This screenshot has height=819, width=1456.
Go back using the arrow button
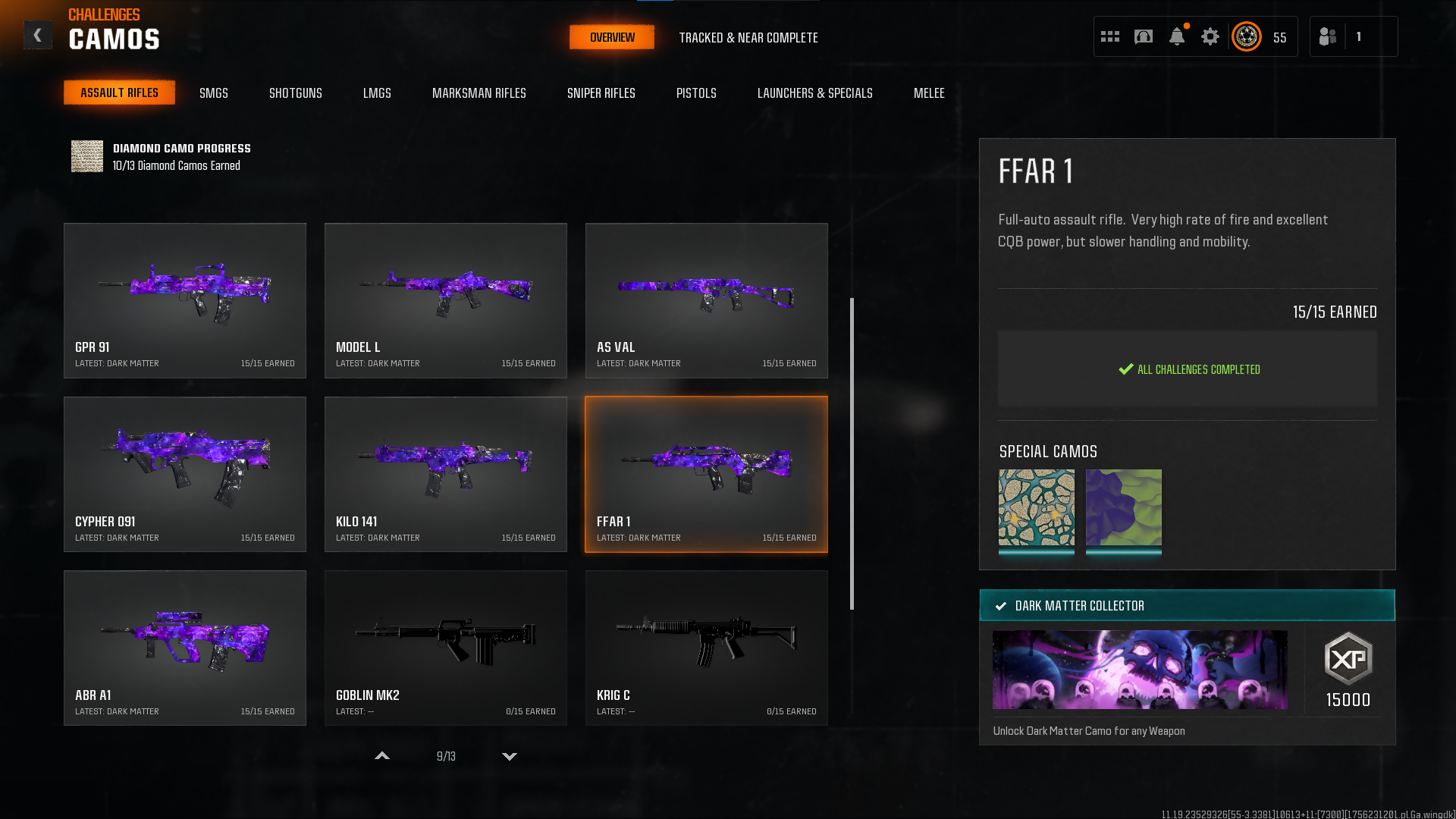coord(37,36)
